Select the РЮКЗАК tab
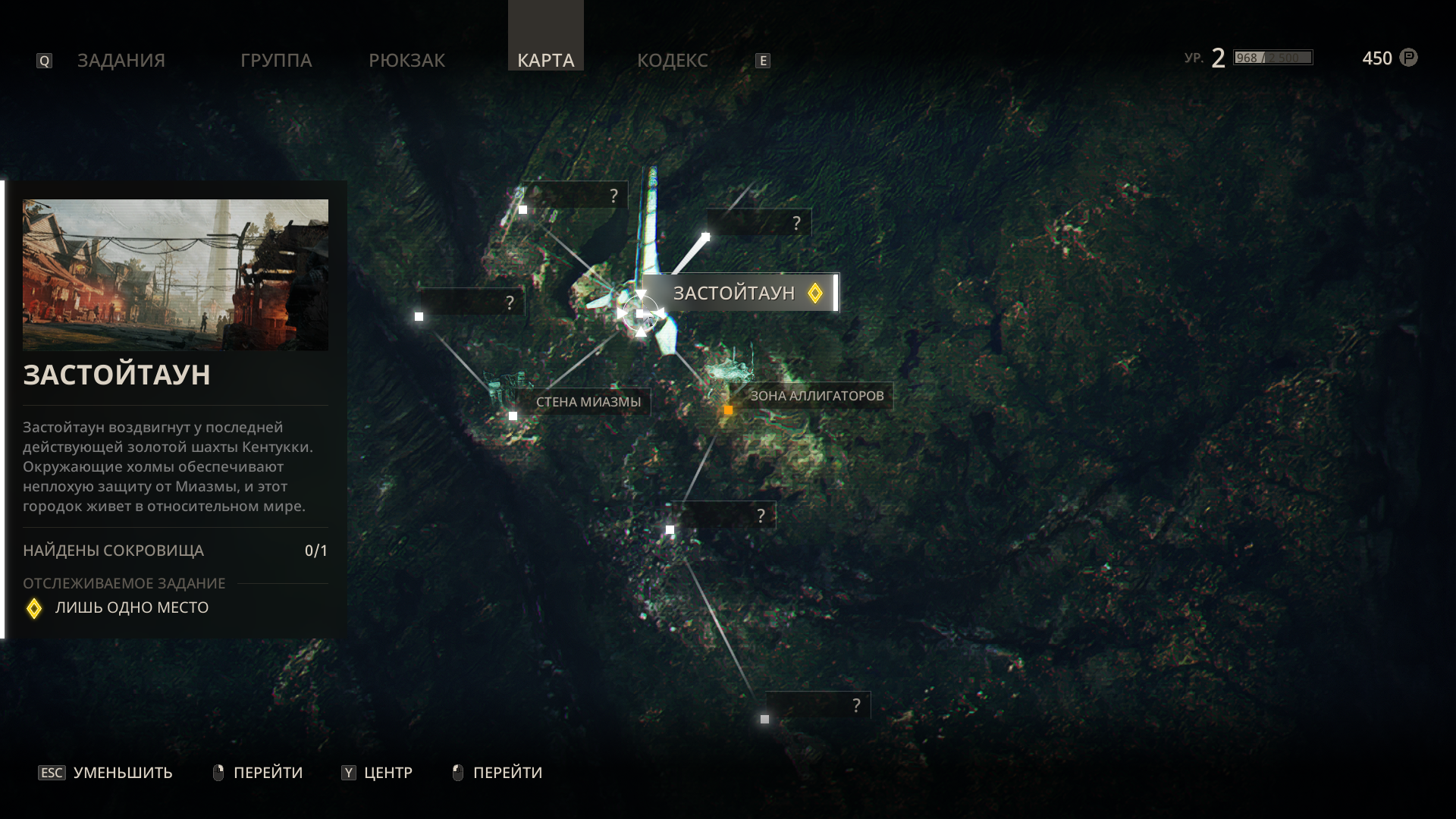This screenshot has height=819, width=1456. coord(406,60)
